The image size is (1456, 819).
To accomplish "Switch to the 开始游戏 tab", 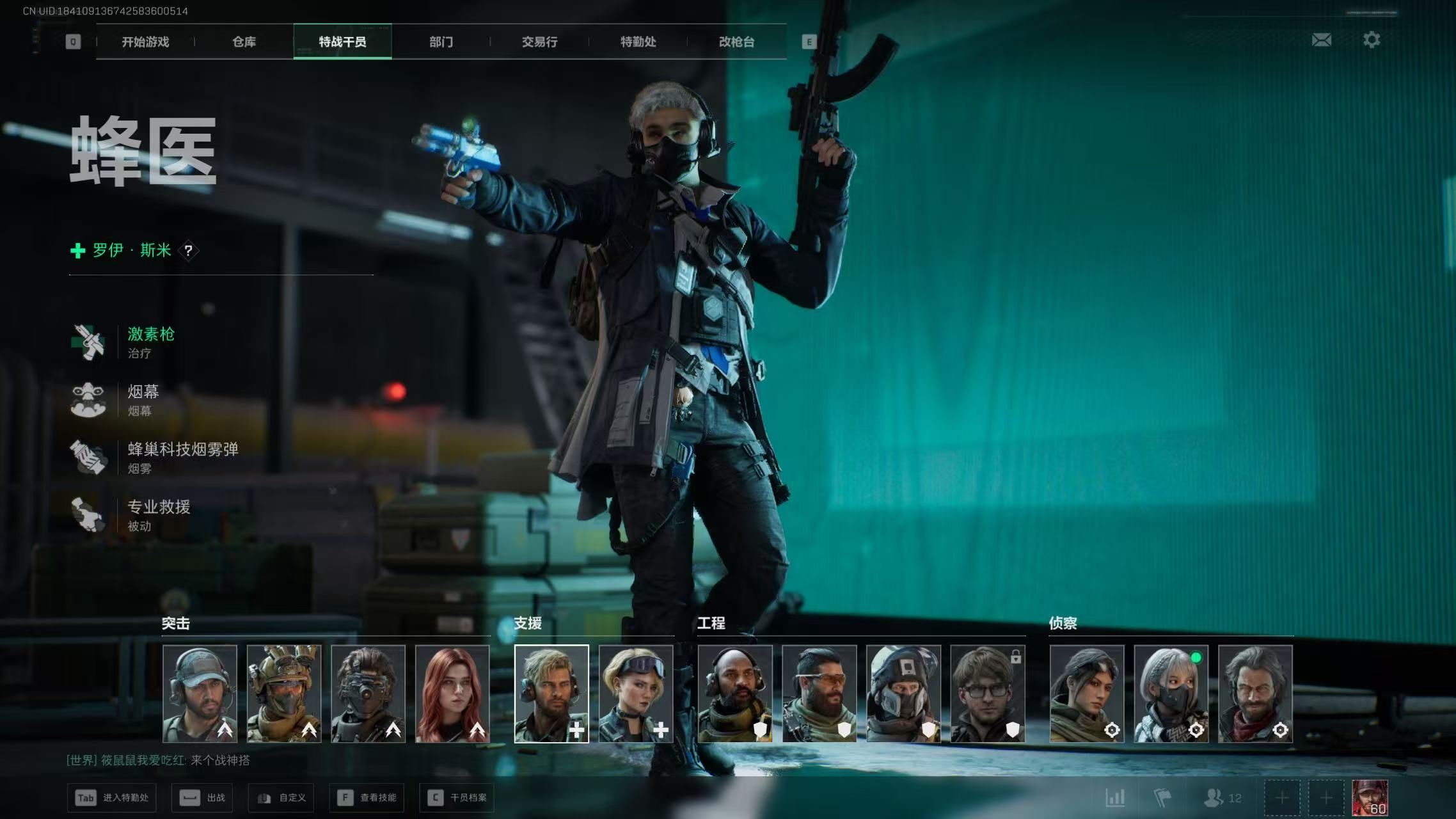I will pyautogui.click(x=145, y=42).
